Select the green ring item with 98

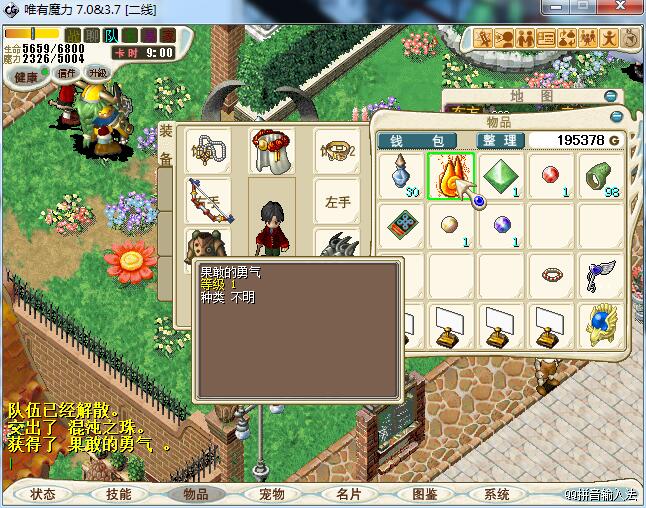(x=600, y=177)
